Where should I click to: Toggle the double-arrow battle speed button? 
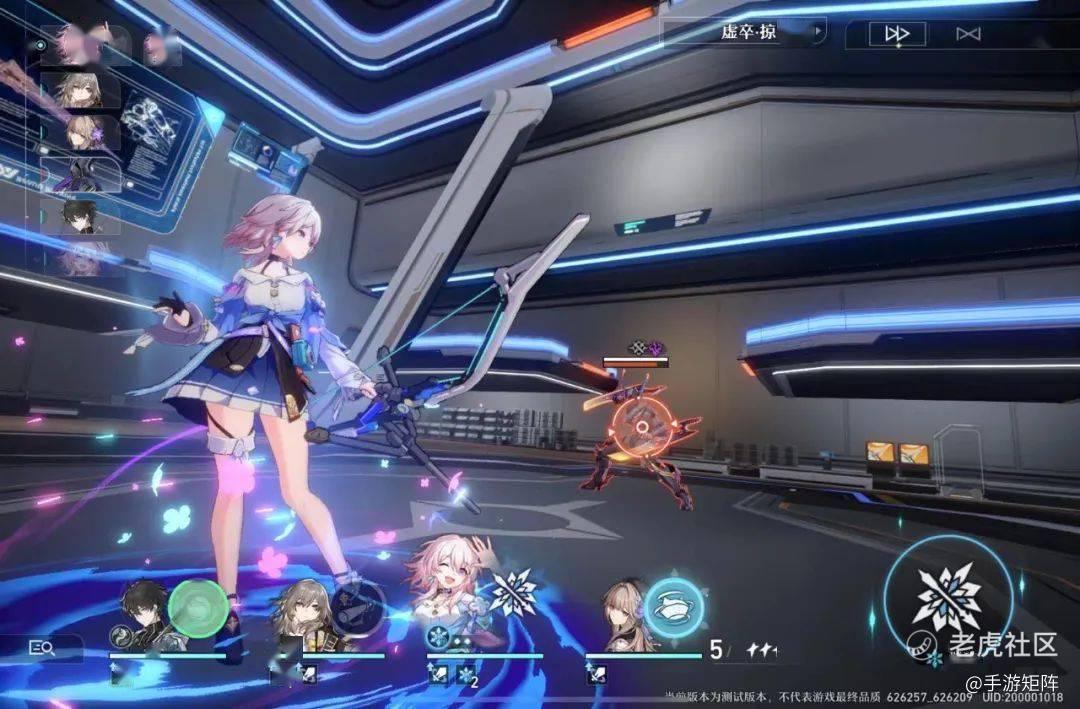coord(897,34)
